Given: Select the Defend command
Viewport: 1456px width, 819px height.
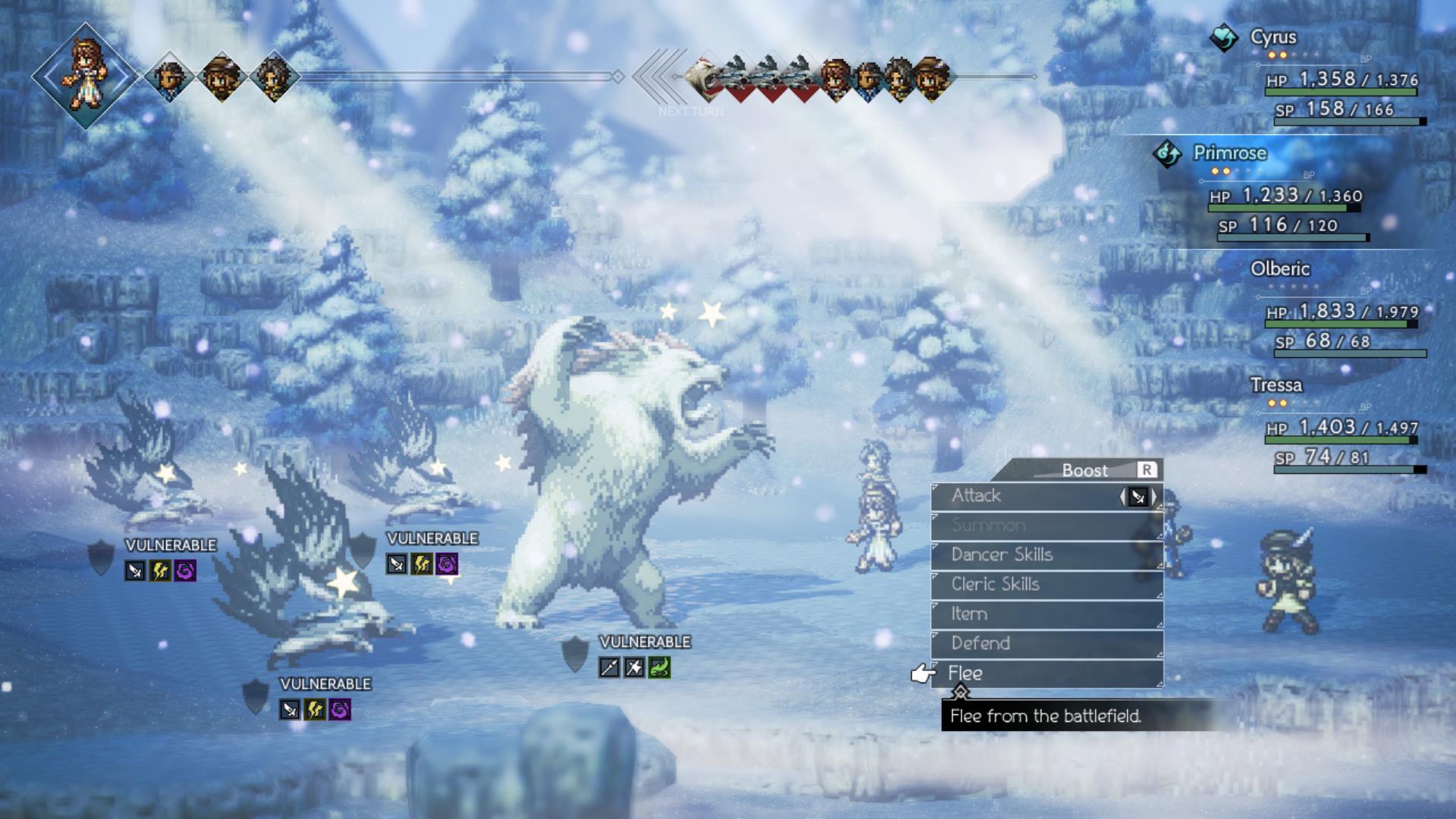Looking at the screenshot, I should click(981, 642).
